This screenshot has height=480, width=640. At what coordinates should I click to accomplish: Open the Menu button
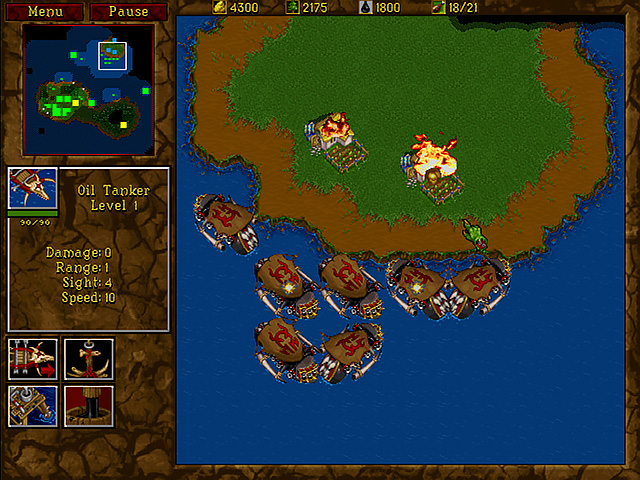coord(45,12)
